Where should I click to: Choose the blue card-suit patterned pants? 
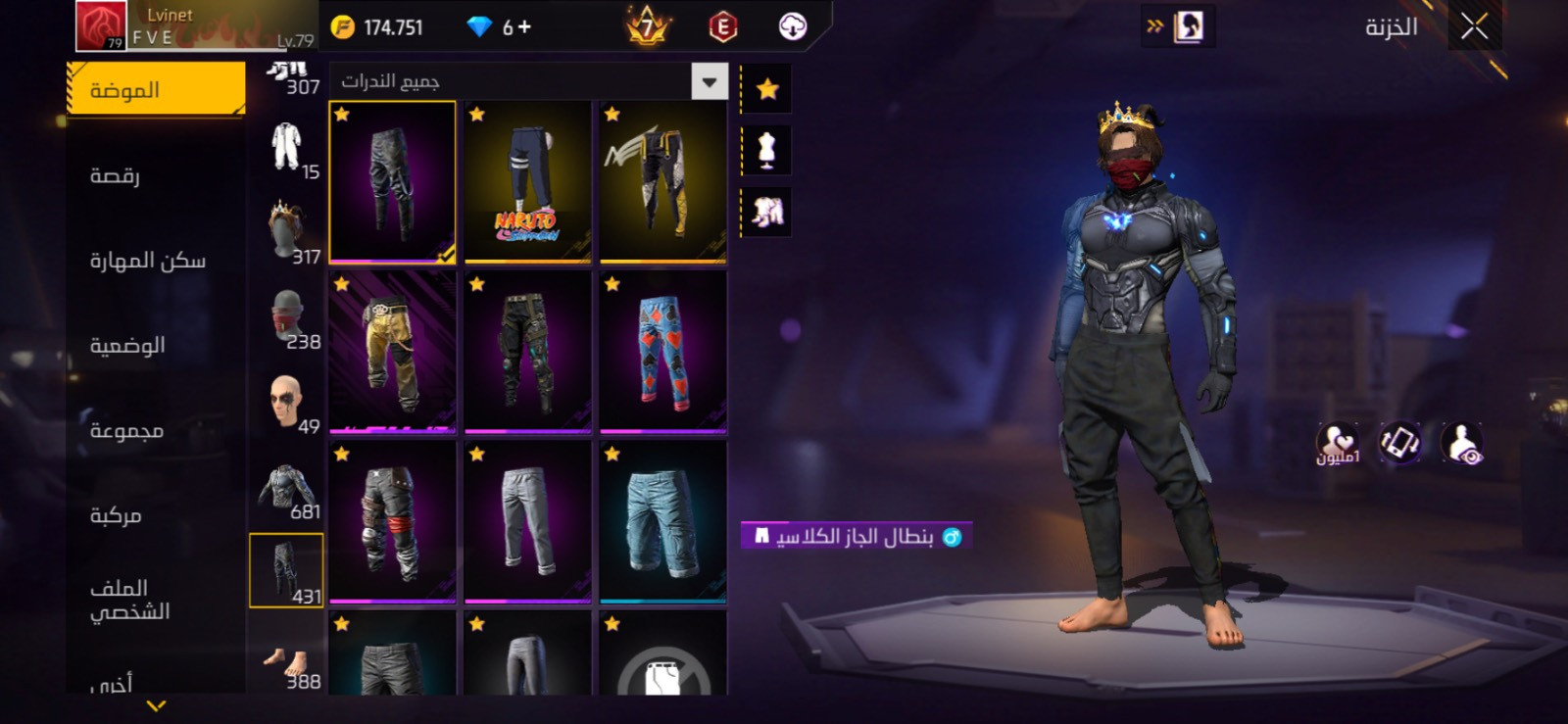pyautogui.click(x=663, y=352)
